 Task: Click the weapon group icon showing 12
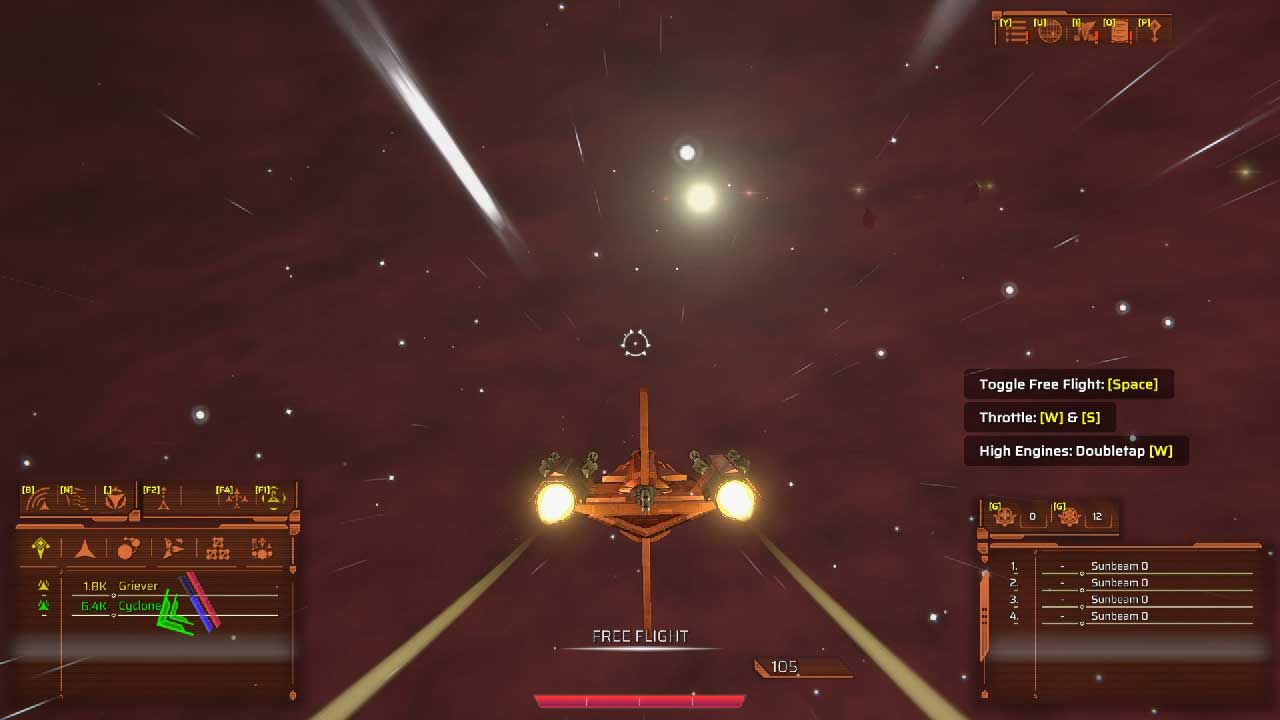coord(1070,517)
